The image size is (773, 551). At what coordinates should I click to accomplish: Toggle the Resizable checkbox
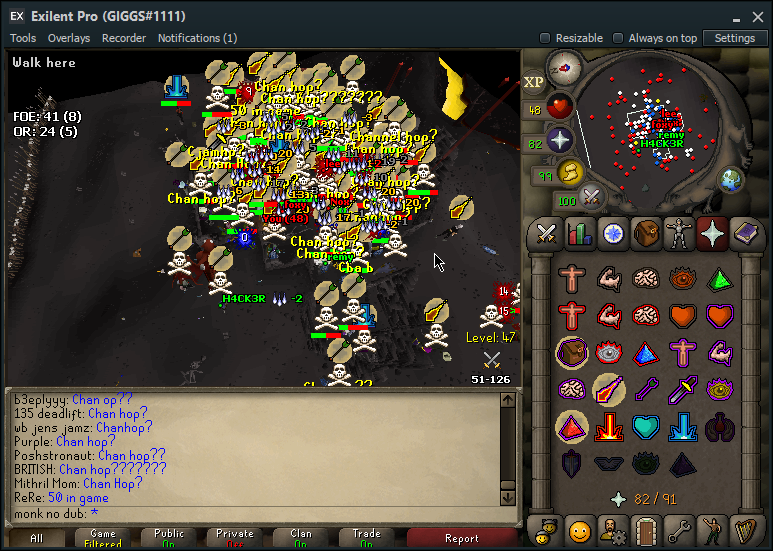click(545, 38)
